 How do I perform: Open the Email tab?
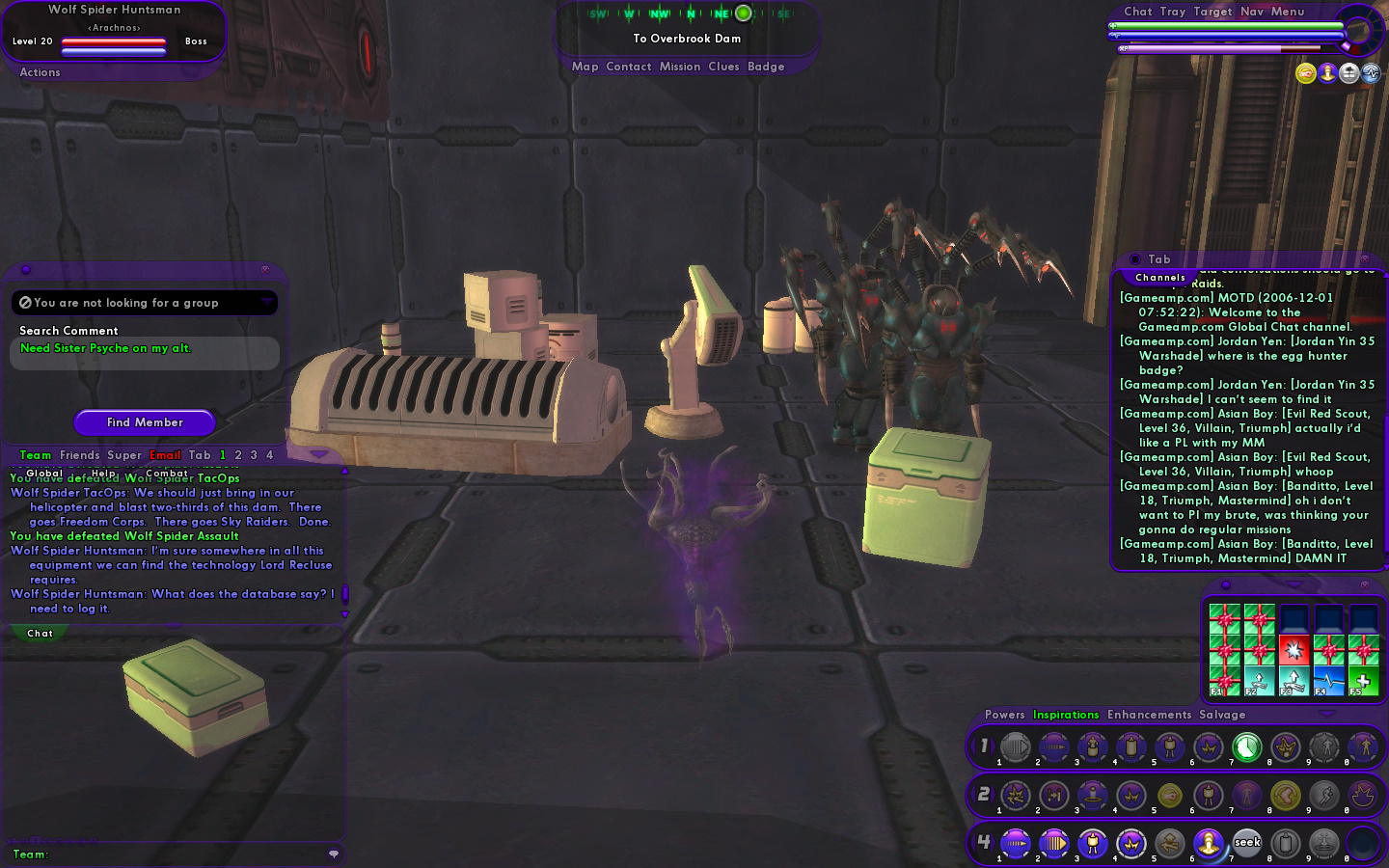tap(165, 455)
